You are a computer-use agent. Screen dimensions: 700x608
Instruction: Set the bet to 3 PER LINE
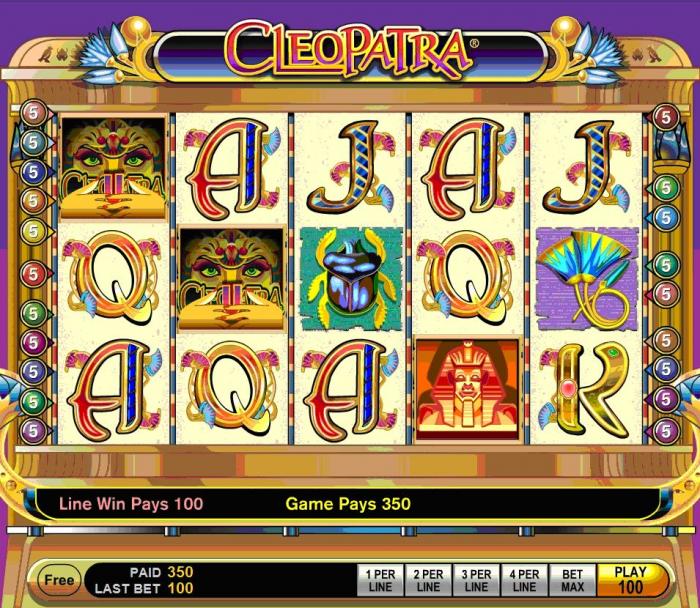(x=477, y=581)
